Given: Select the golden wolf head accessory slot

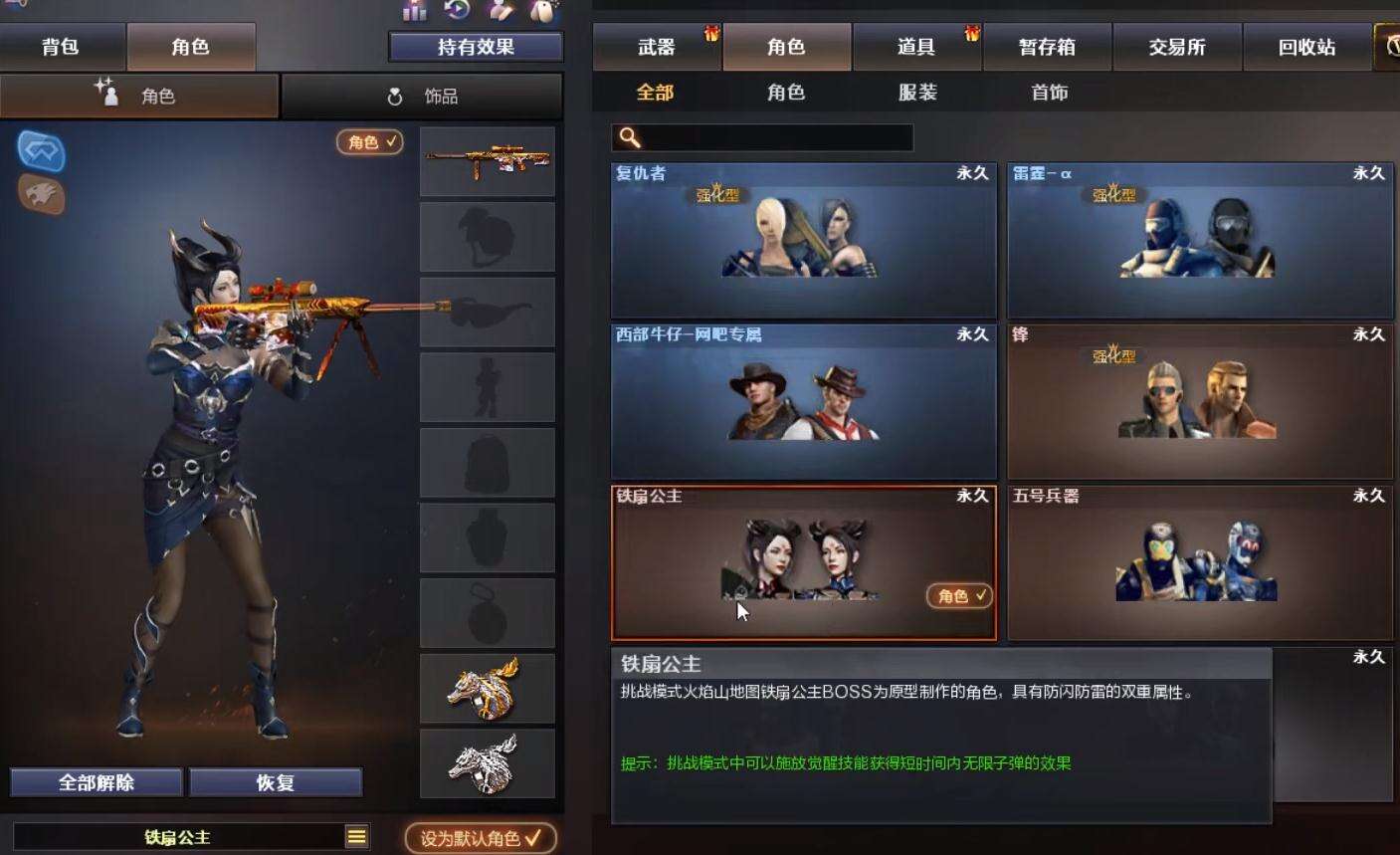Looking at the screenshot, I should point(487,687).
